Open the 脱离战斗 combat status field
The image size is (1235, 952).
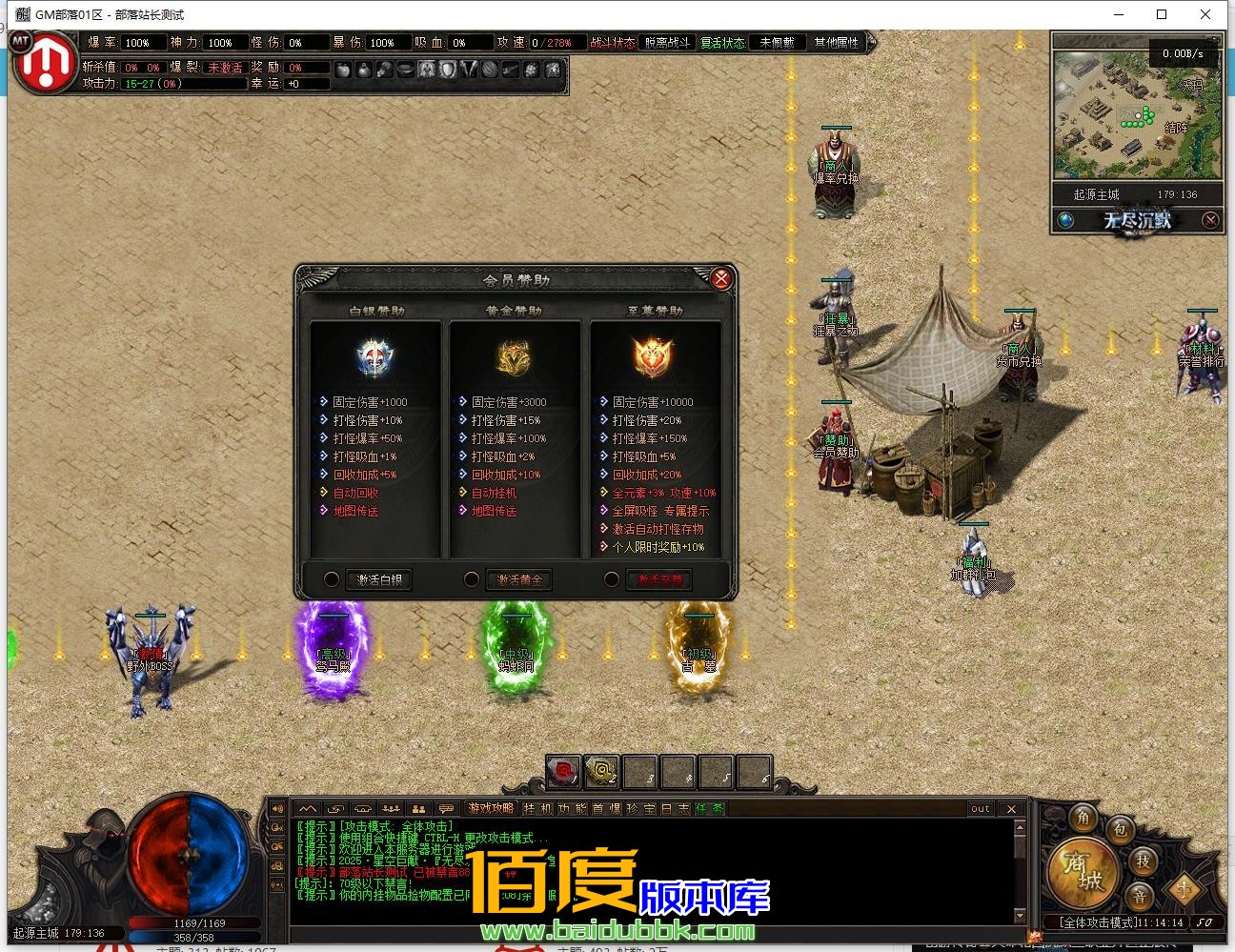pos(666,42)
